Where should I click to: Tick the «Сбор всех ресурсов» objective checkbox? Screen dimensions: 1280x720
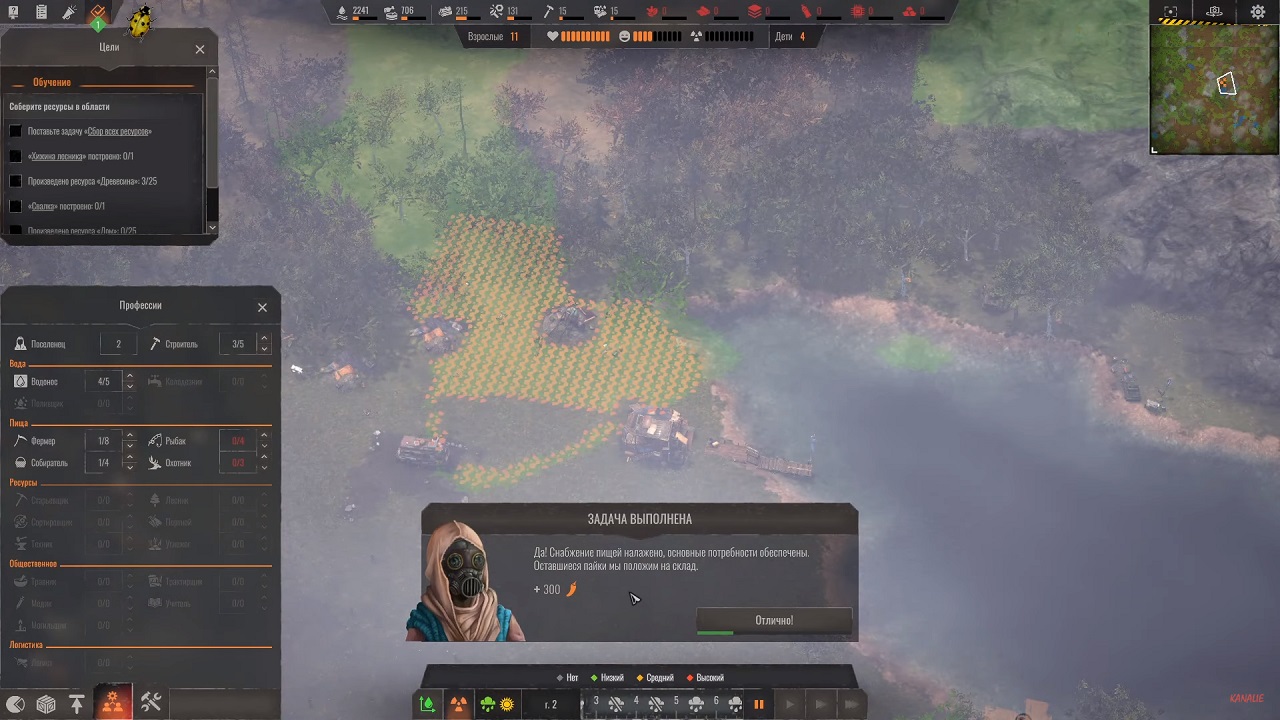tap(15, 131)
